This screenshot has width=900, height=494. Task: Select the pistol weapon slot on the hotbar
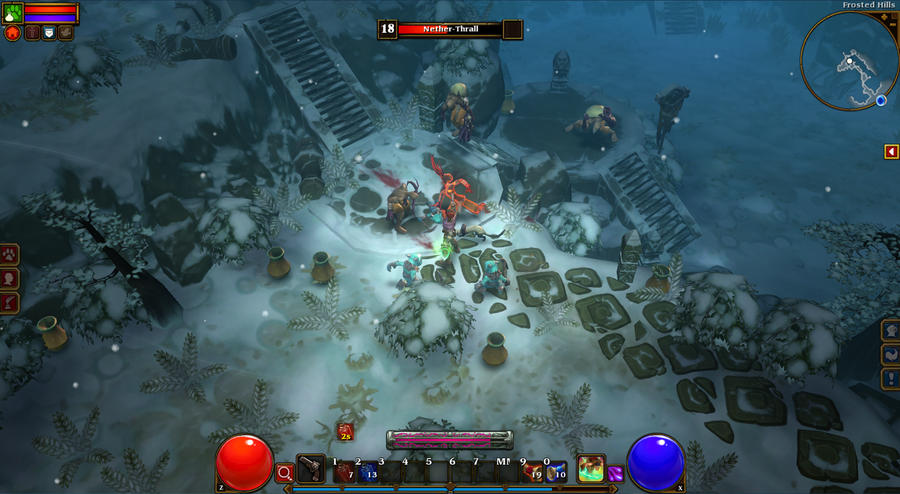click(311, 468)
